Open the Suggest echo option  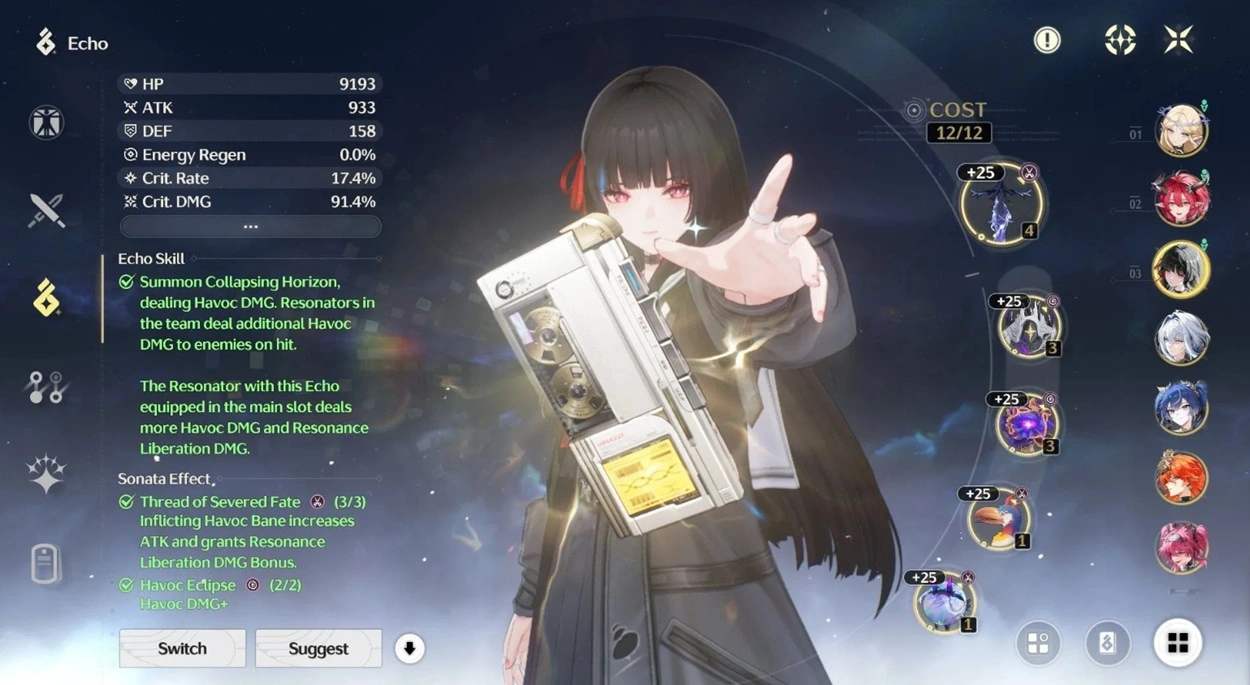[x=318, y=648]
